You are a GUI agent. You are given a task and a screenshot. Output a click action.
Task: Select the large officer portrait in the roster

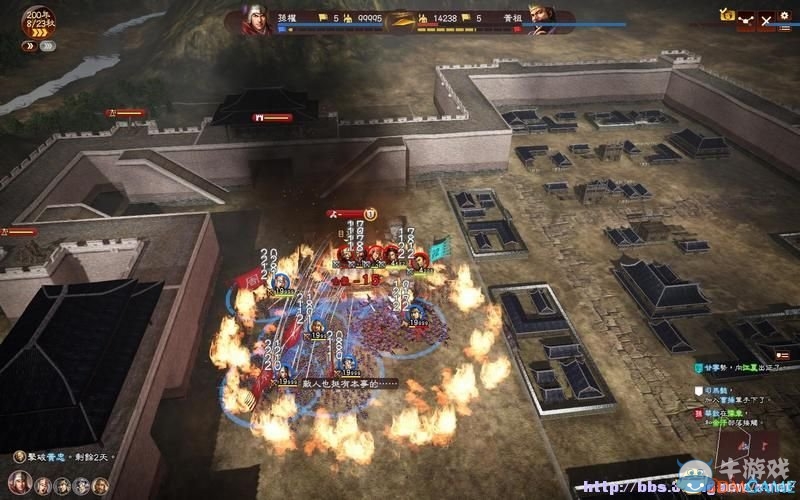(x=18, y=484)
